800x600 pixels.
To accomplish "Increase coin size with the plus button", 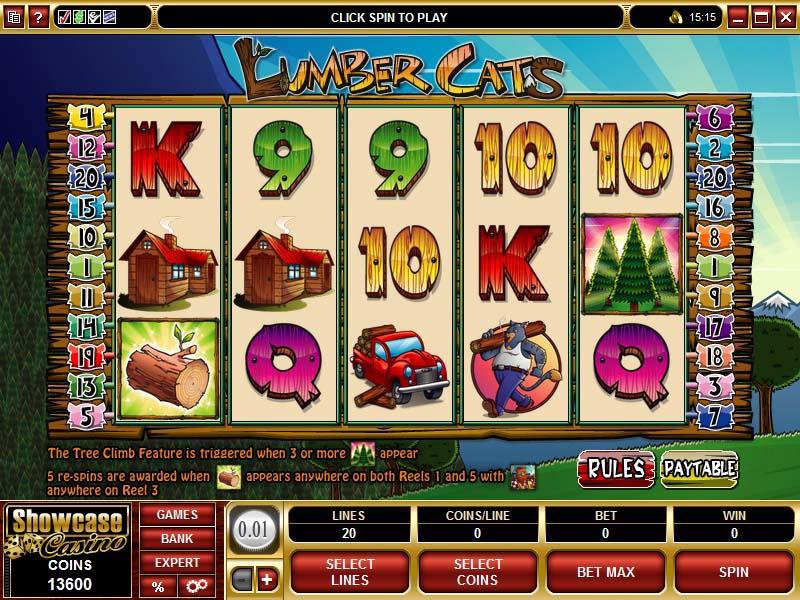I will coord(267,581).
